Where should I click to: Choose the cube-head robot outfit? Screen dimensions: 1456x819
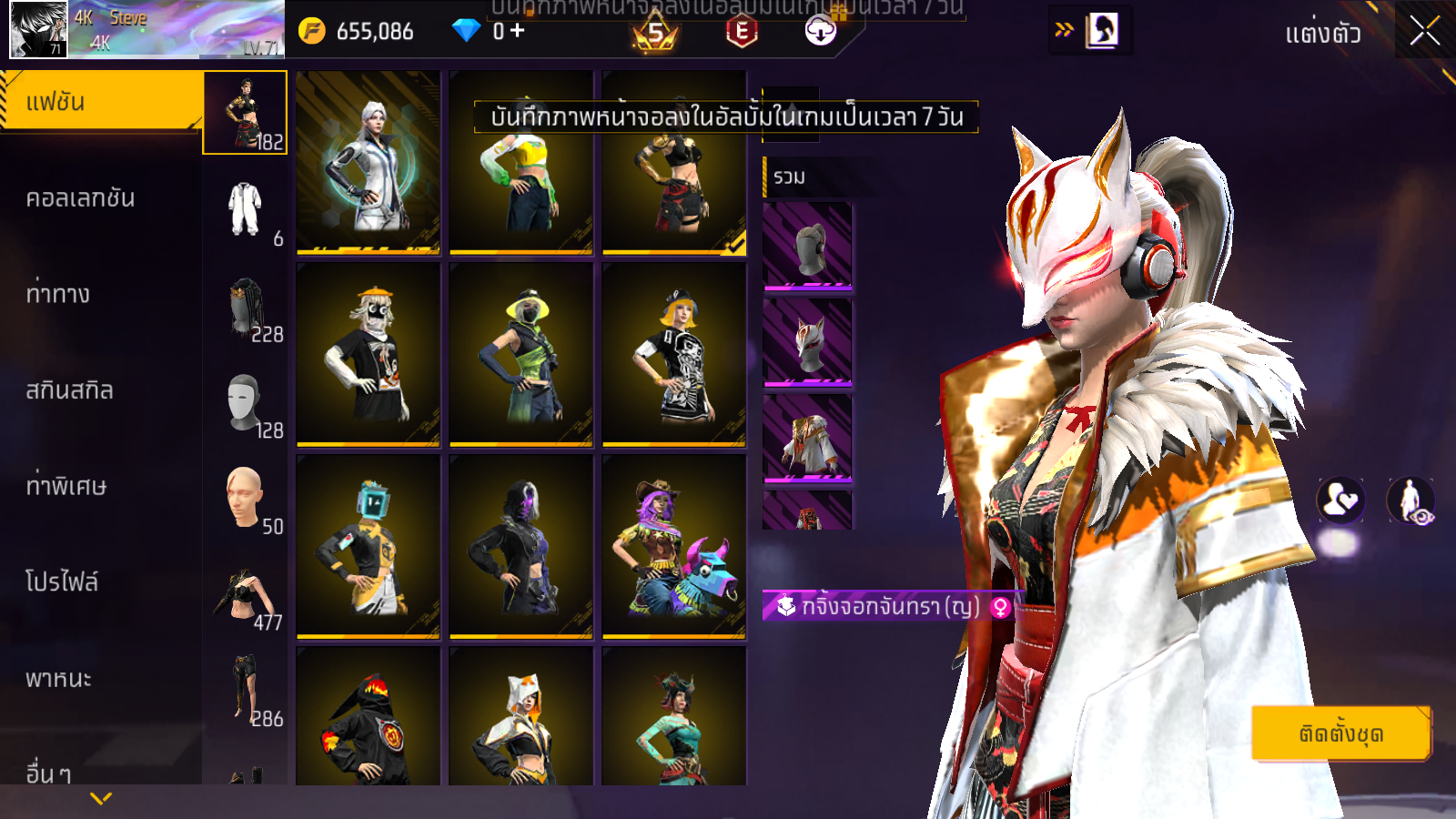pos(368,546)
